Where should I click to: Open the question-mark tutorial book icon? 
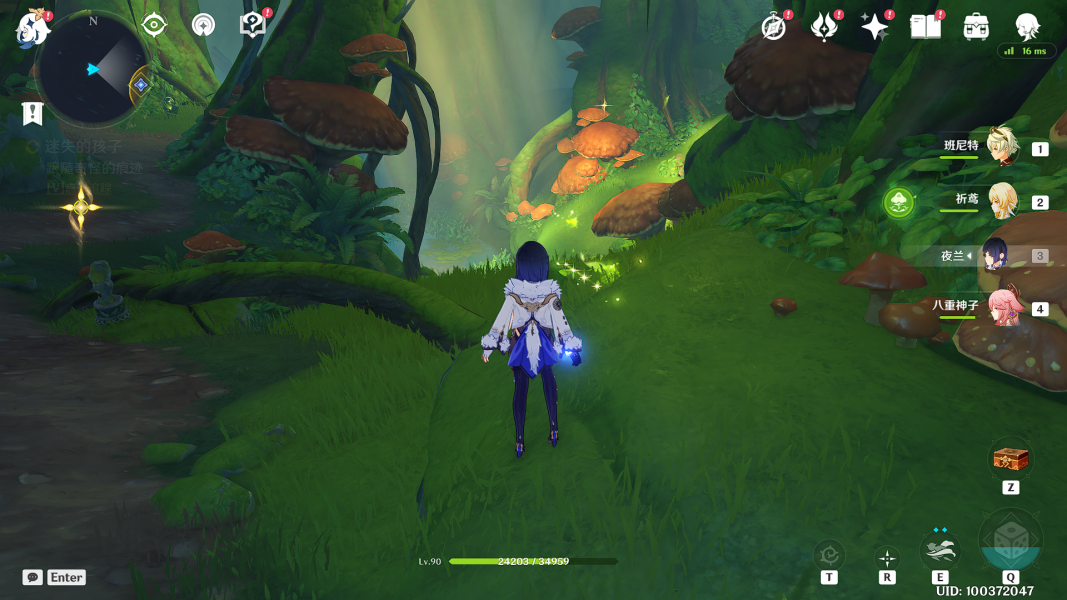tap(252, 25)
